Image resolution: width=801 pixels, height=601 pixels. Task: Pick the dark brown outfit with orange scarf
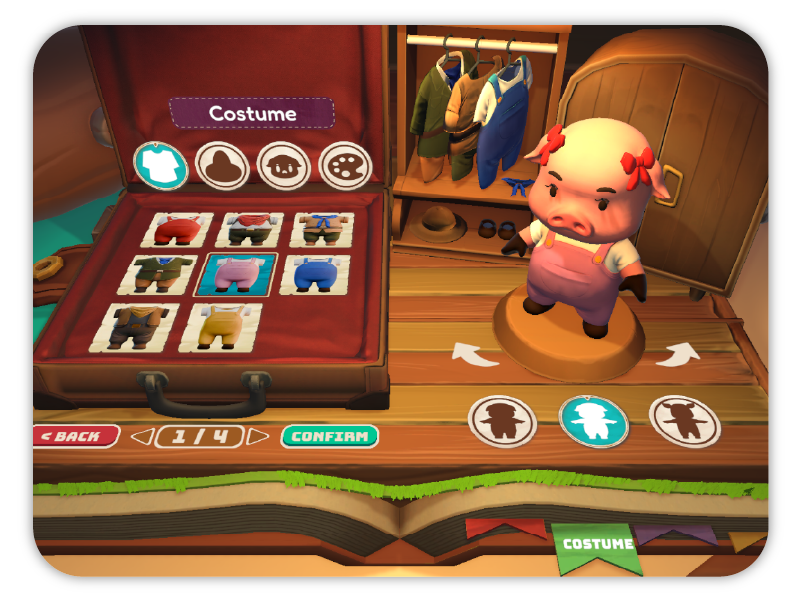click(141, 324)
